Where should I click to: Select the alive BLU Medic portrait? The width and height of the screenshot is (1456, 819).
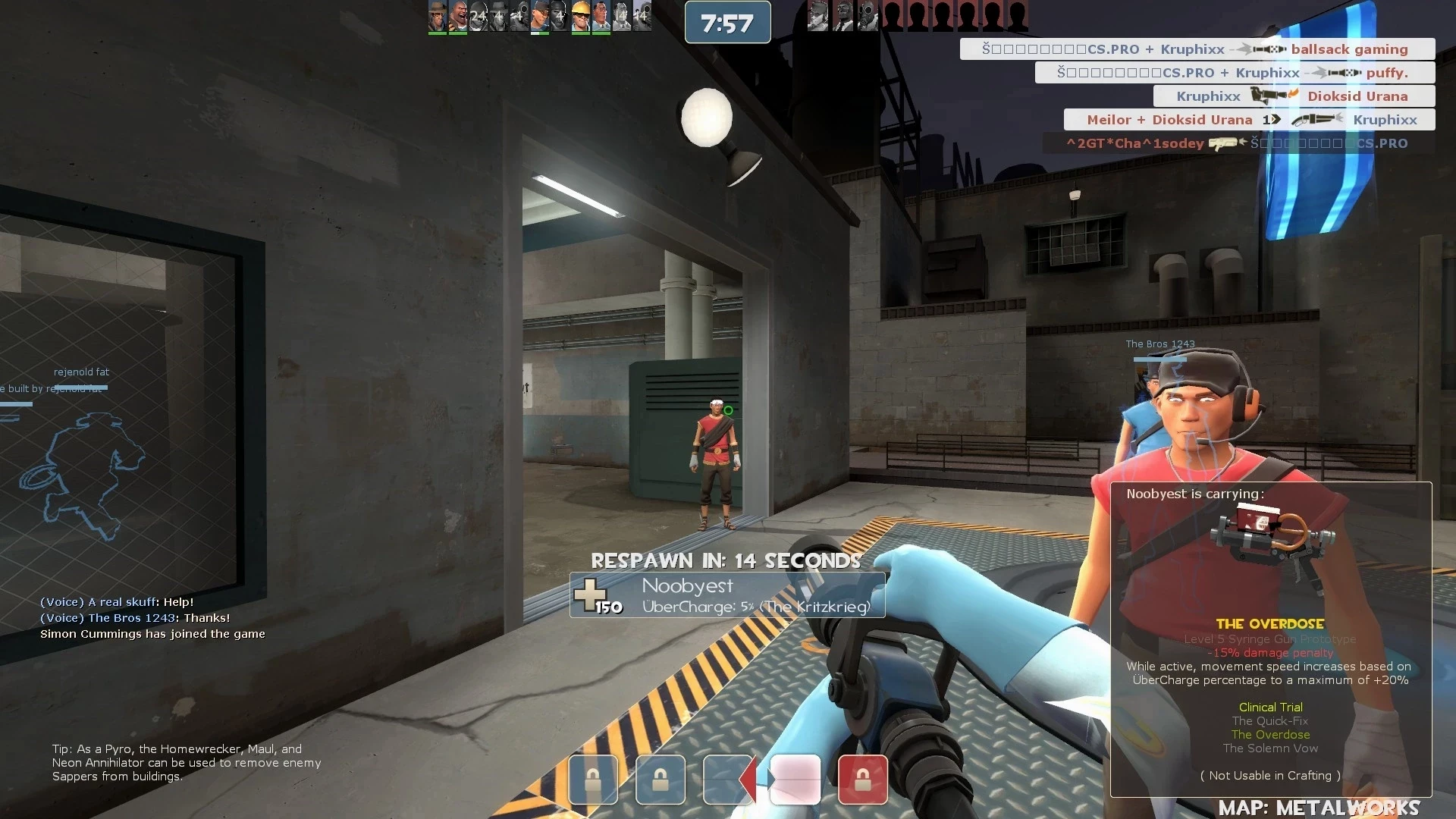click(x=601, y=16)
